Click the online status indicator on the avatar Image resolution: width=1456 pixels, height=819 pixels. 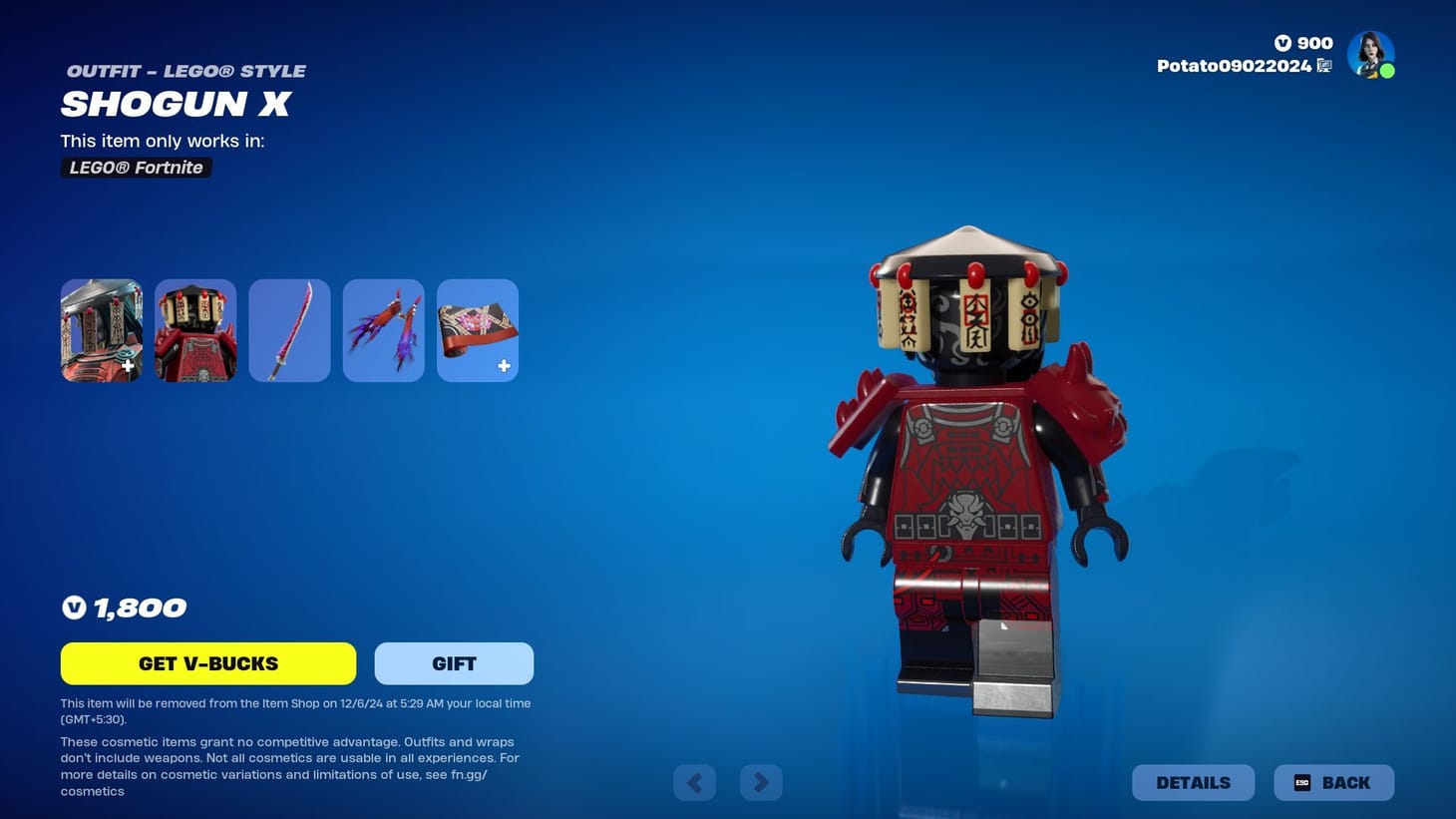click(x=1387, y=71)
